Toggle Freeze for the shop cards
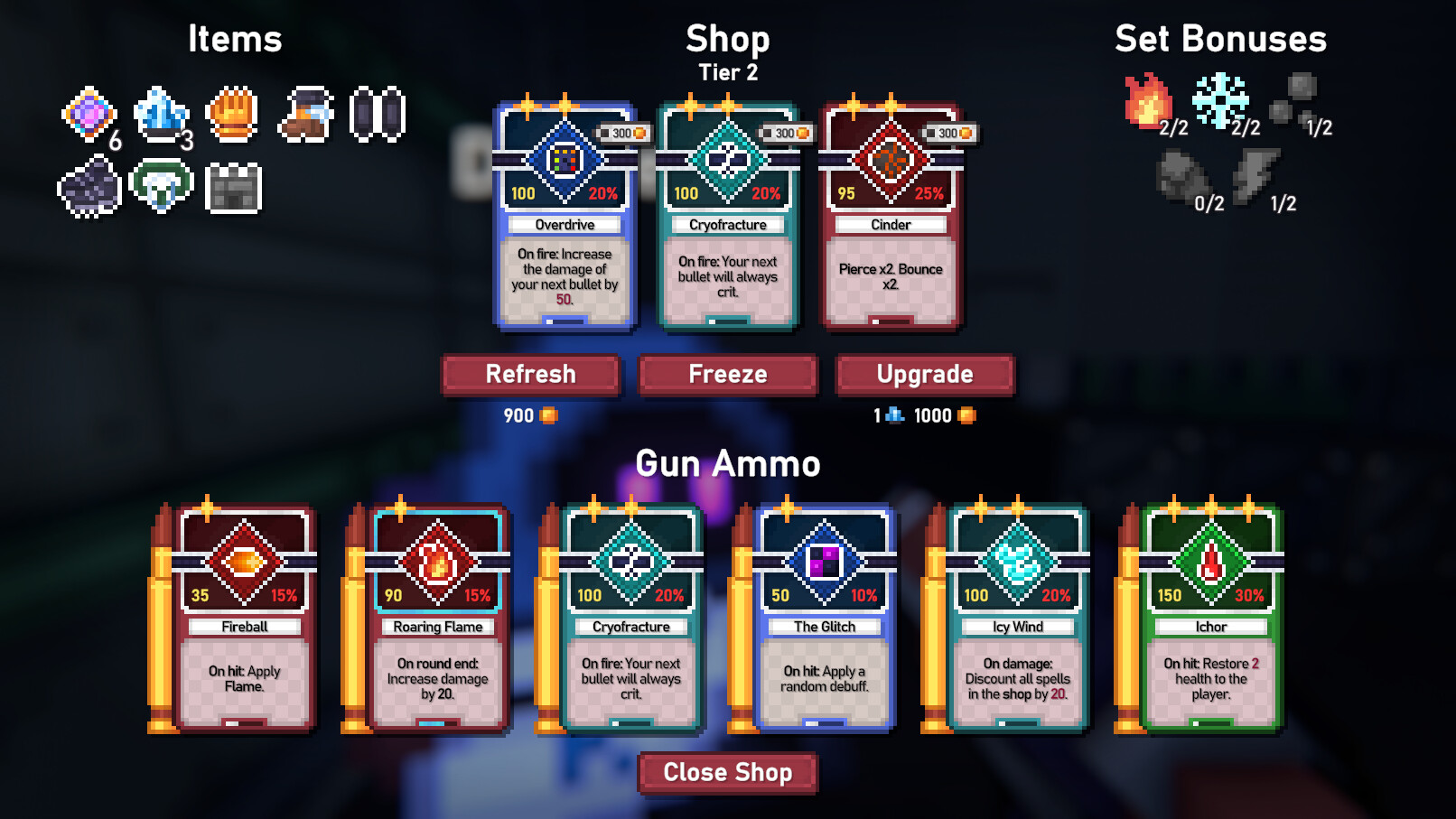Screen dimensions: 1456x819 pos(728,374)
